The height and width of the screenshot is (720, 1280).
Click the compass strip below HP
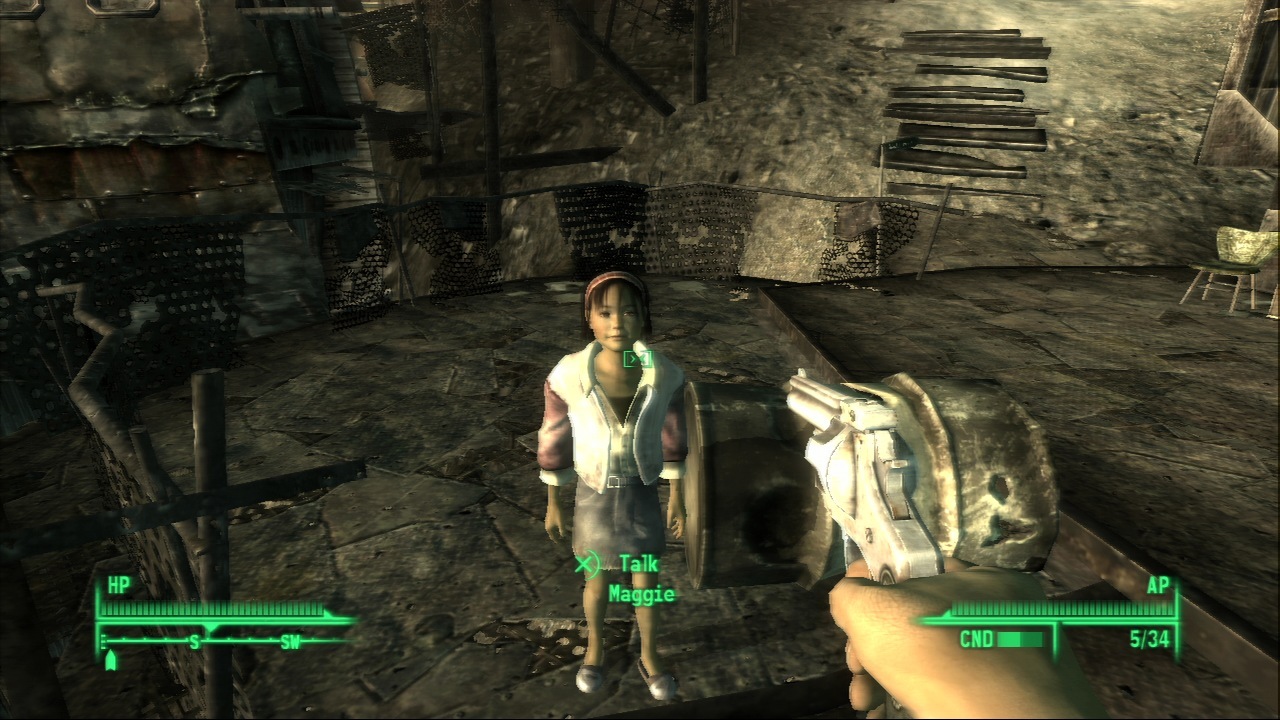pos(225,641)
